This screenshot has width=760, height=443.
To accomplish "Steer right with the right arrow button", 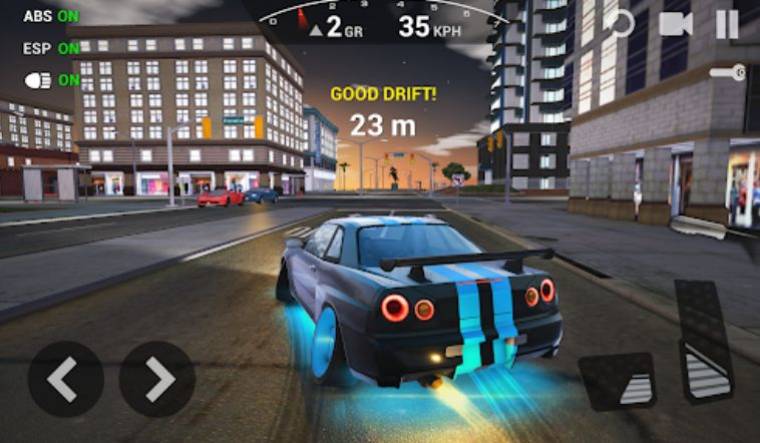I will click(157, 379).
